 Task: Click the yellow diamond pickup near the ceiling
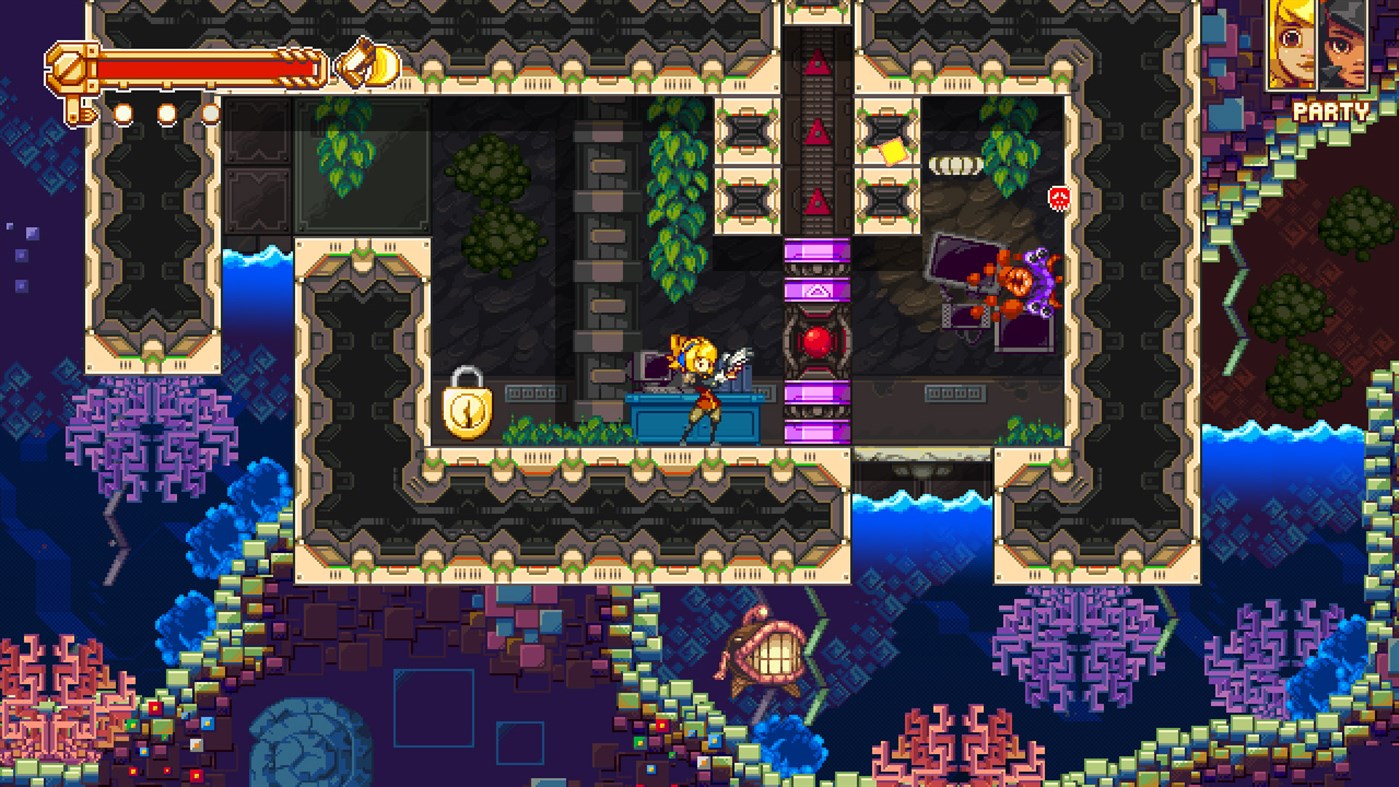892,150
